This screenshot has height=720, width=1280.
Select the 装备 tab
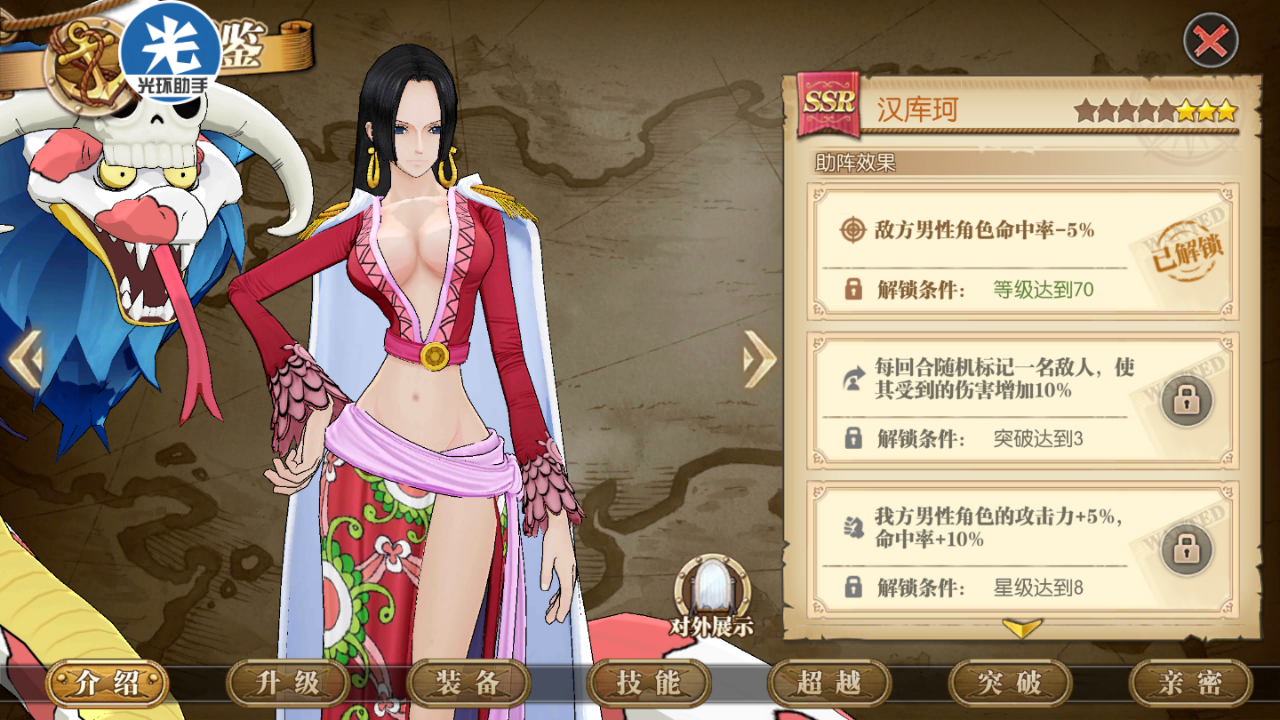point(468,683)
